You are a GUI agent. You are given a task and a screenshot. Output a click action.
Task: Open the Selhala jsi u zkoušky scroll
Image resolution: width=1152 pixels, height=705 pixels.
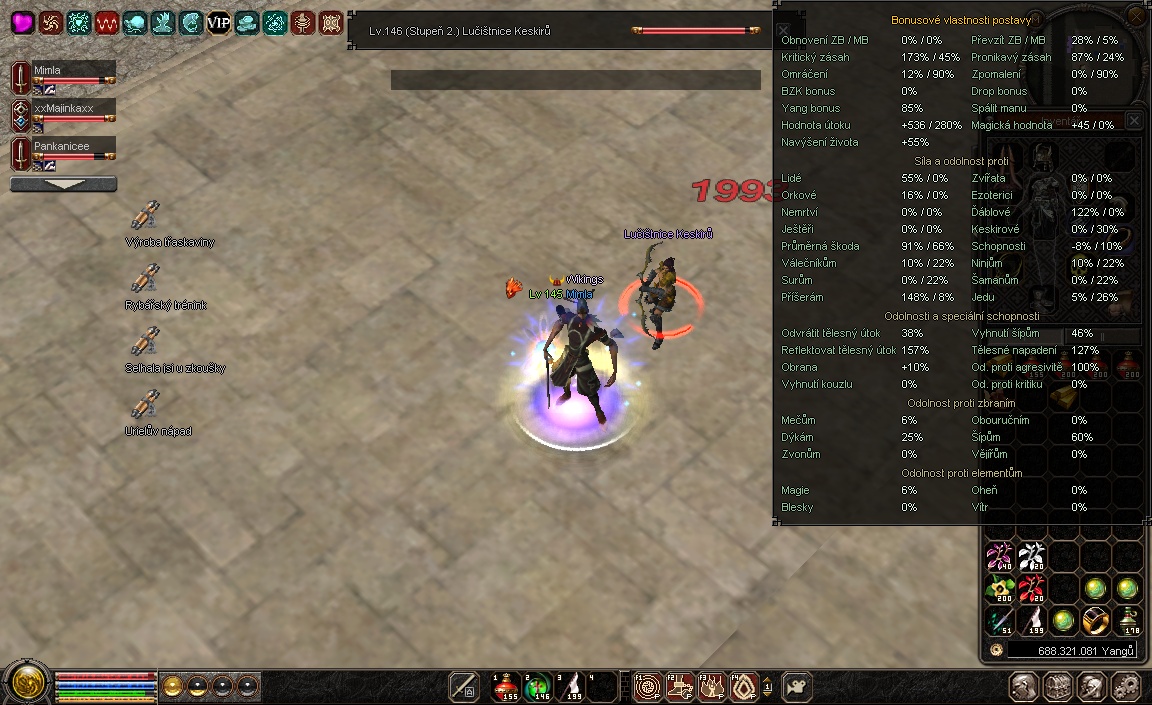pos(146,341)
